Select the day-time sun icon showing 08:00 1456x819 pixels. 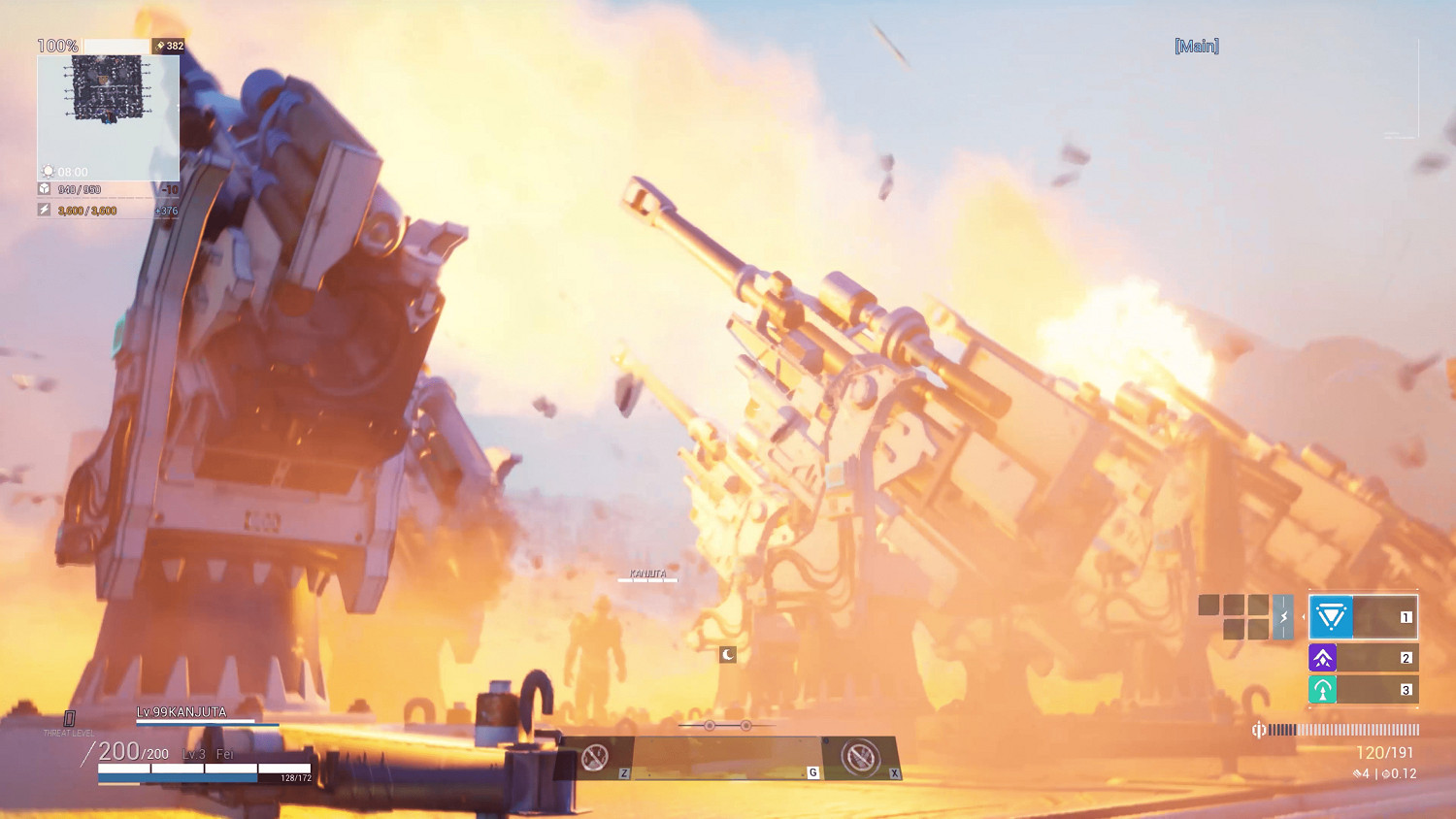pyautogui.click(x=47, y=171)
